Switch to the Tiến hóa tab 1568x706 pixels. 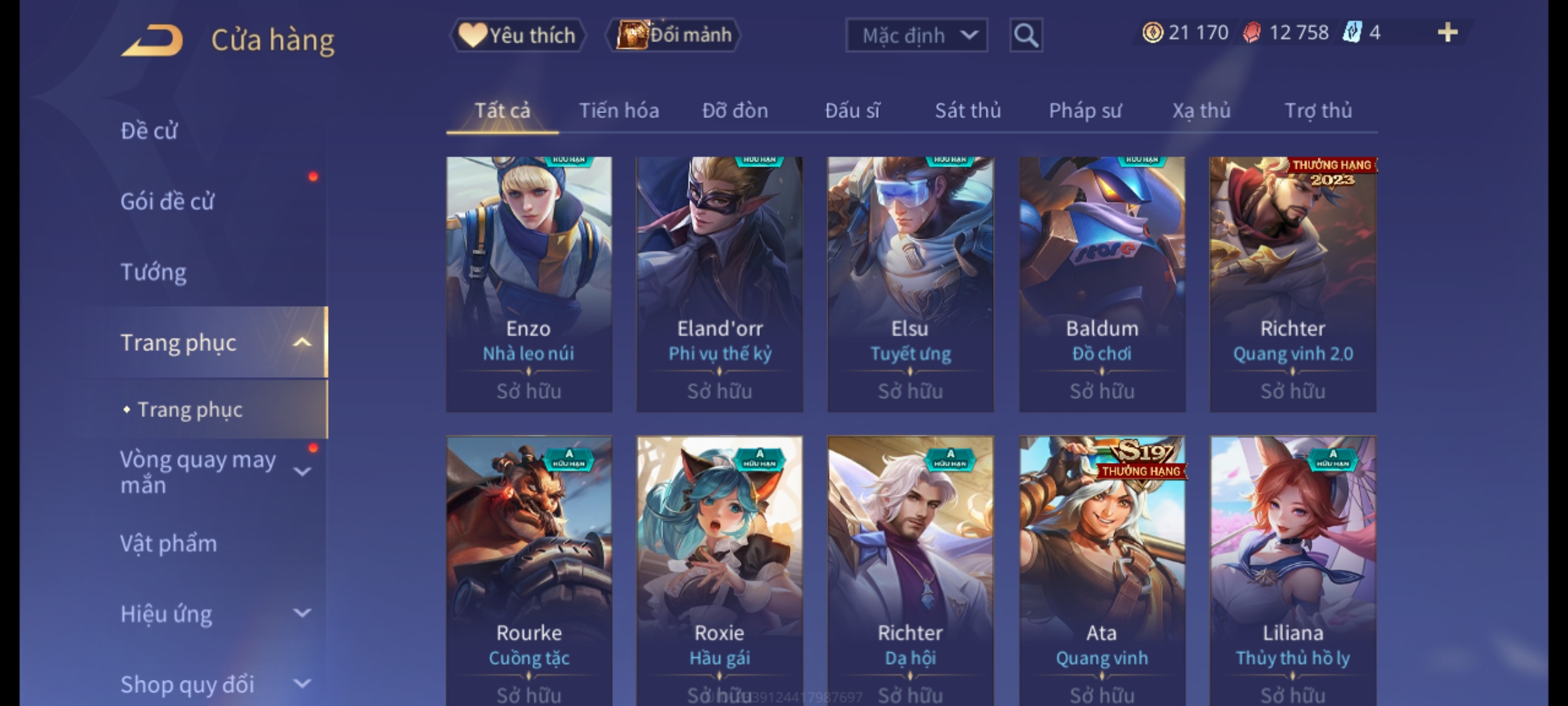(619, 110)
